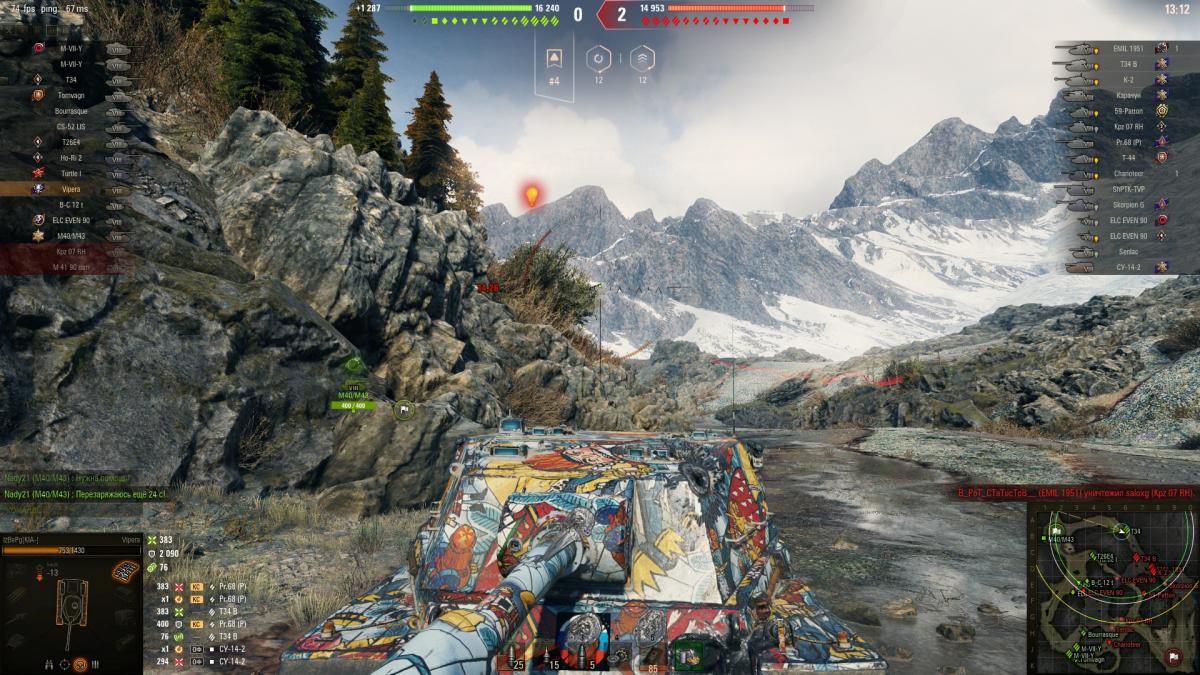This screenshot has width=1200, height=675.
Task: Activate the green food ration consumable
Action: point(689,656)
